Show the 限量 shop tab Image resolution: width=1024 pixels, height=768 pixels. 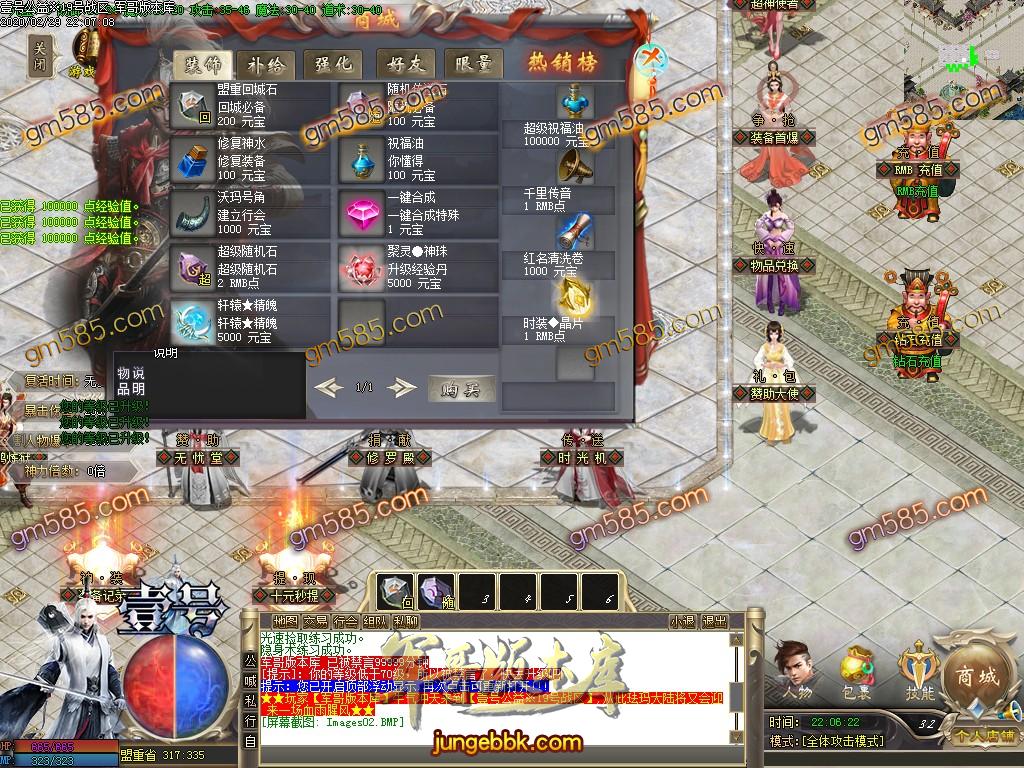coord(472,64)
